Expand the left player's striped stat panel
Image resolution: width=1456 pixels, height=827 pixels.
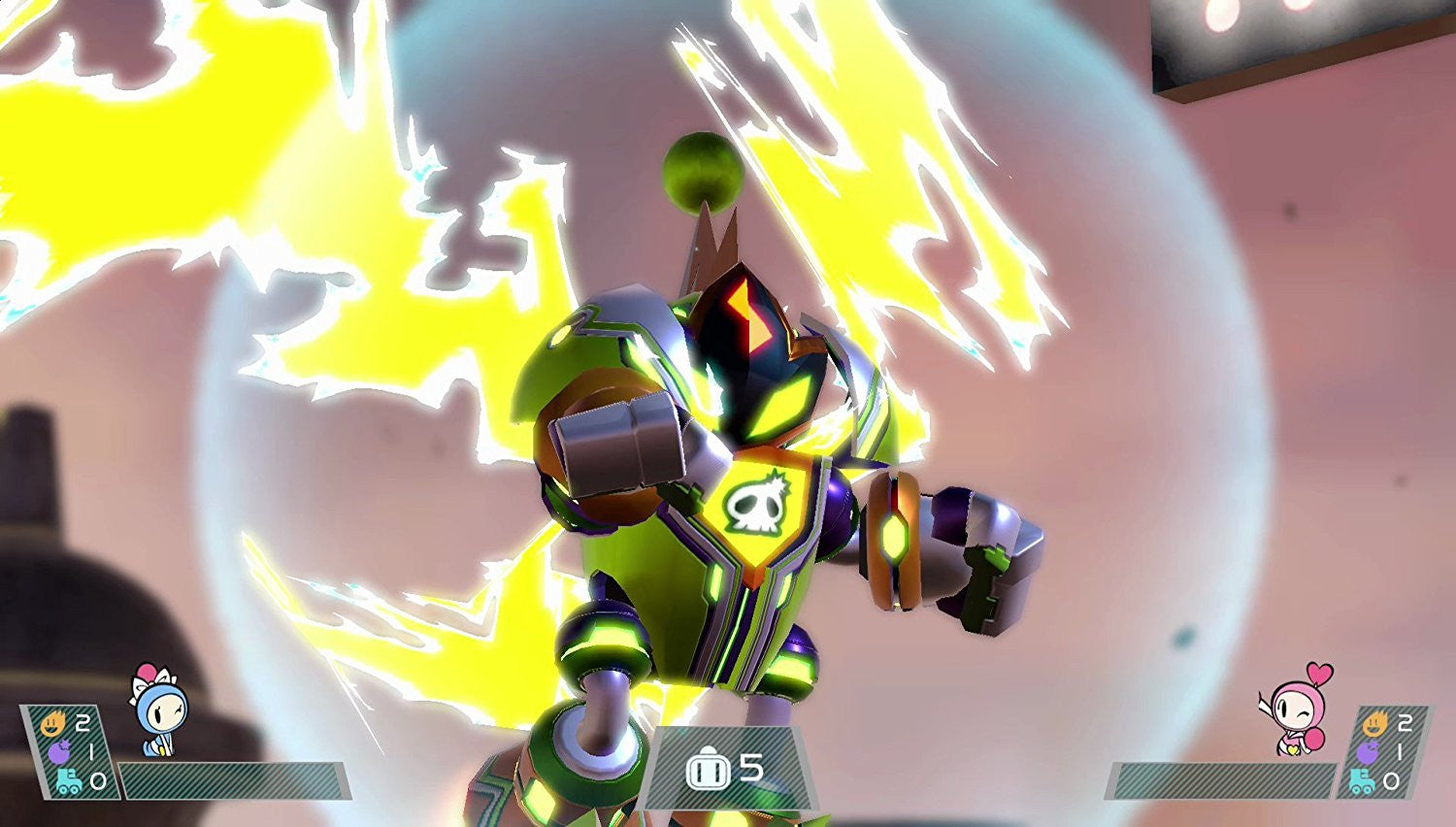(x=68, y=752)
